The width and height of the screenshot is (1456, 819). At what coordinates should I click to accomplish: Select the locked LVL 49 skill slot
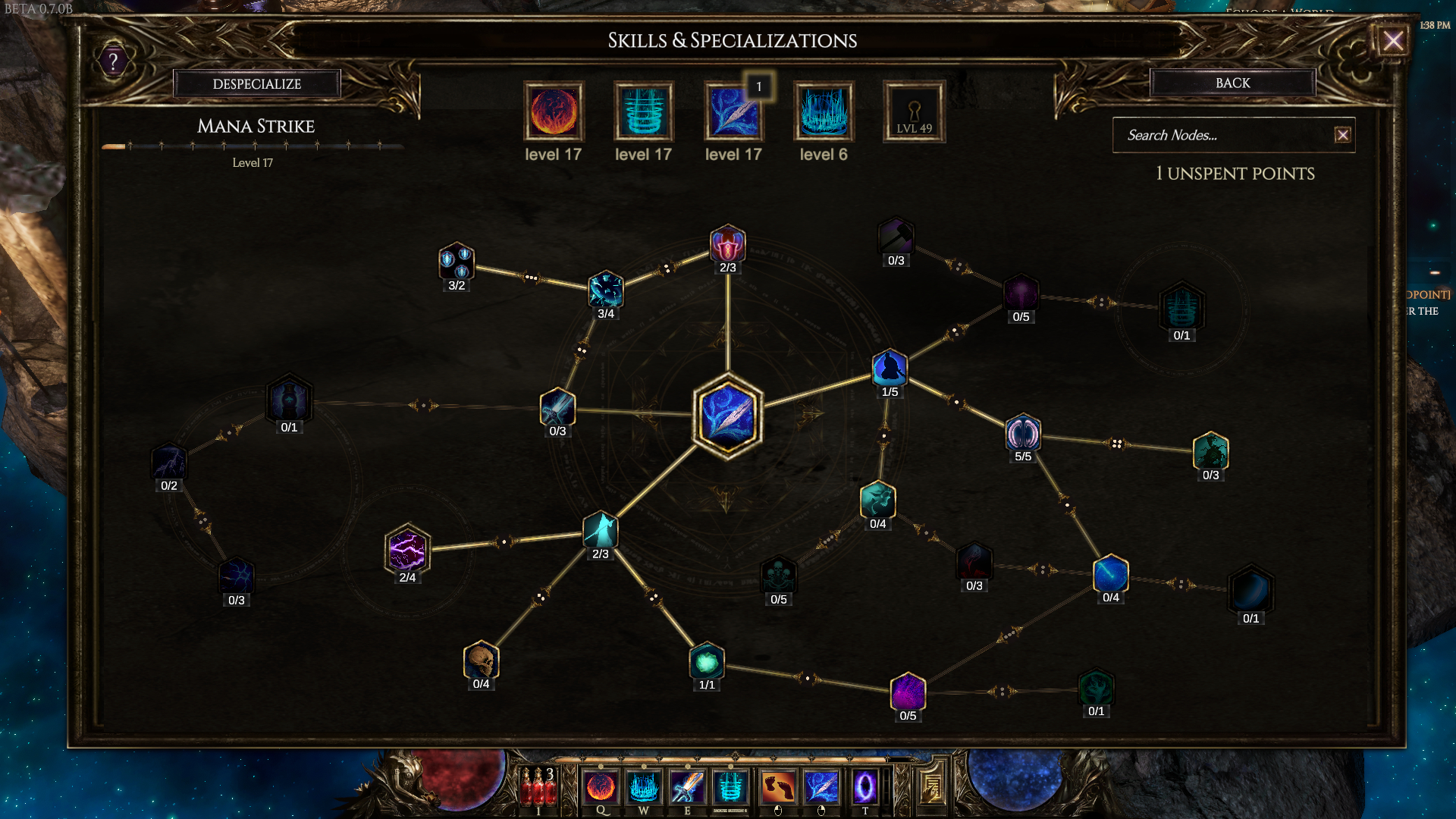coord(913,111)
